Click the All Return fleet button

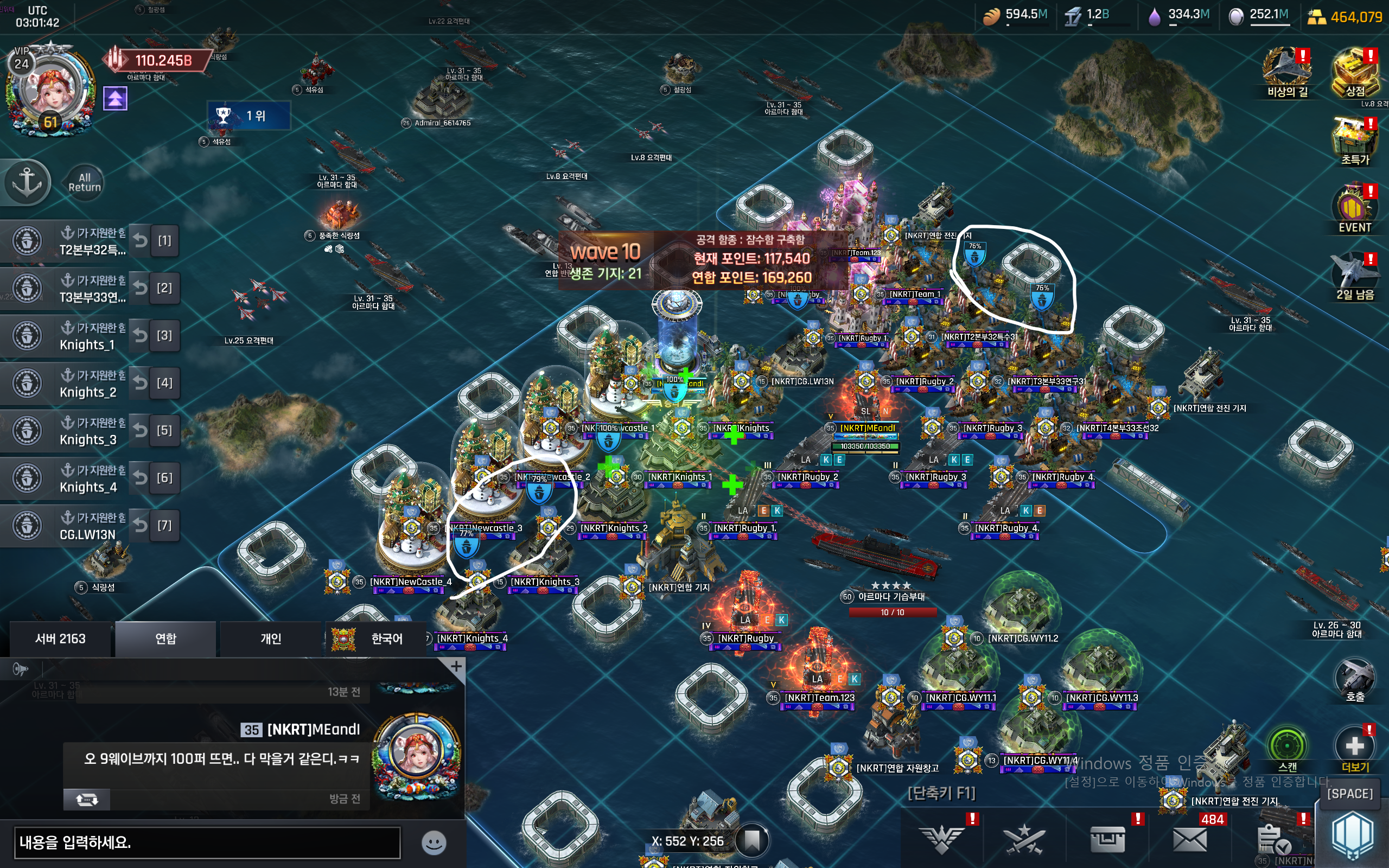tap(85, 183)
